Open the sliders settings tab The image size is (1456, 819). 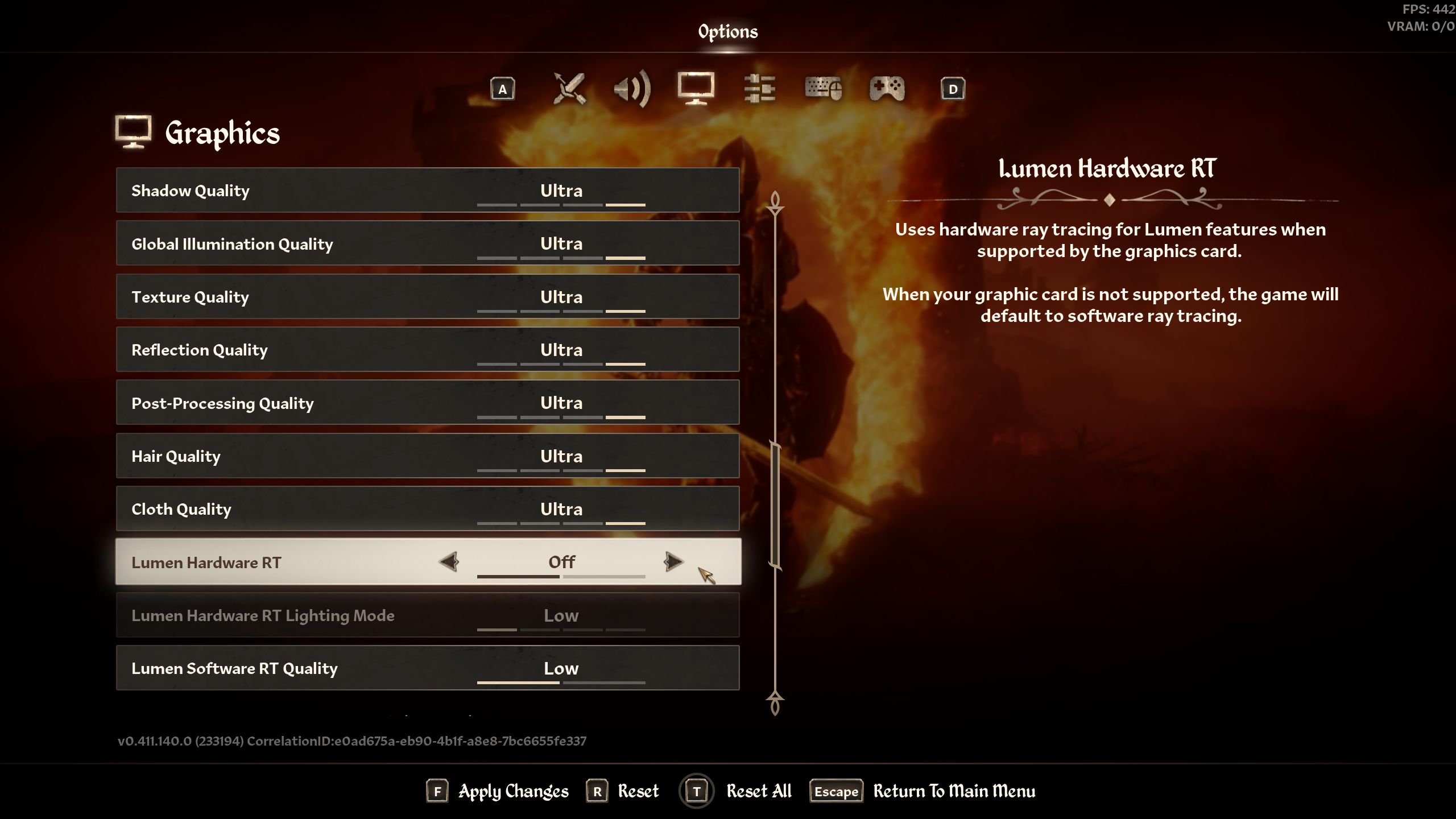759,89
